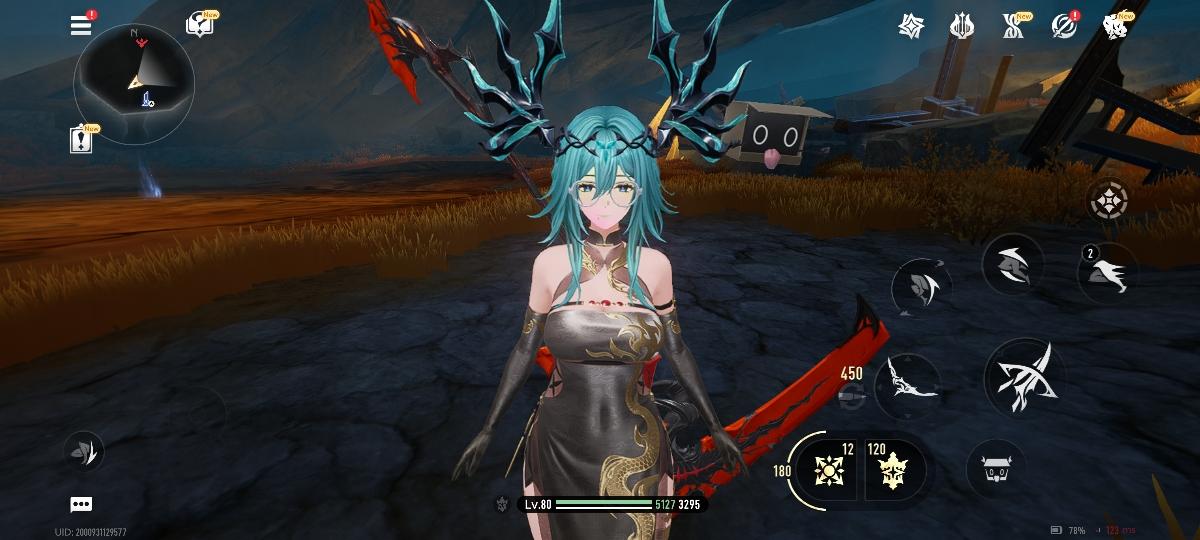
Task: Tap the crosshair target lock button
Action: [x=1109, y=202]
